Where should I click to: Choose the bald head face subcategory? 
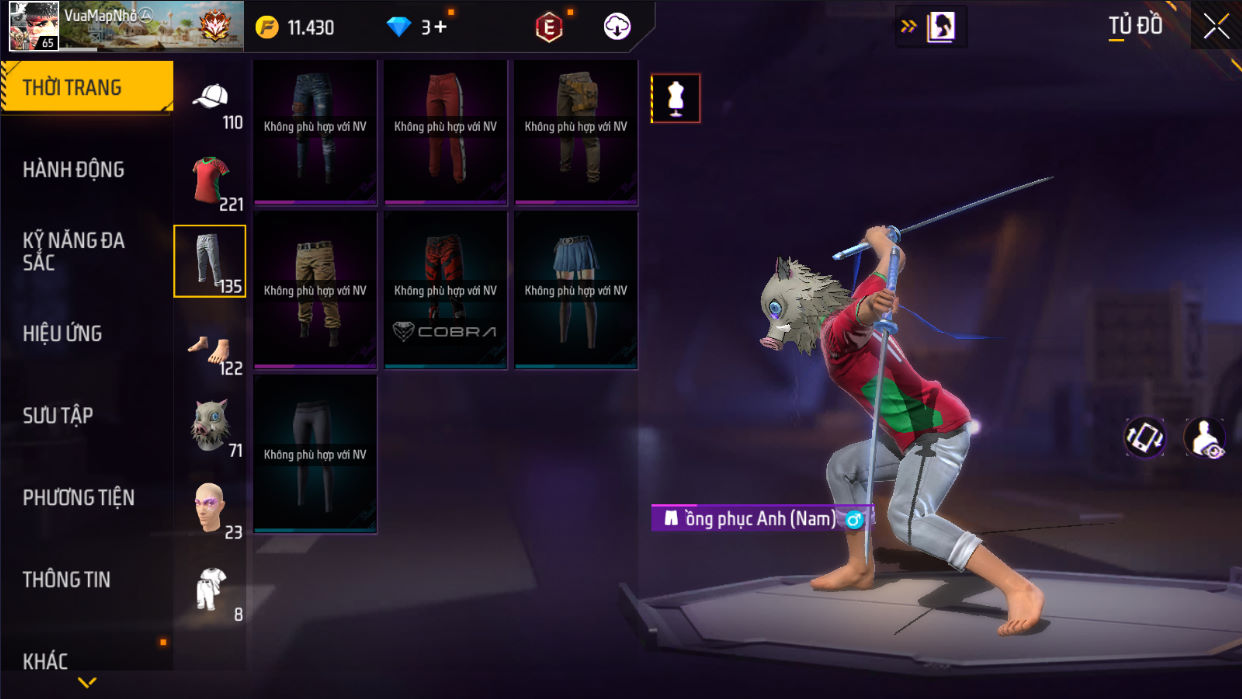point(210,509)
